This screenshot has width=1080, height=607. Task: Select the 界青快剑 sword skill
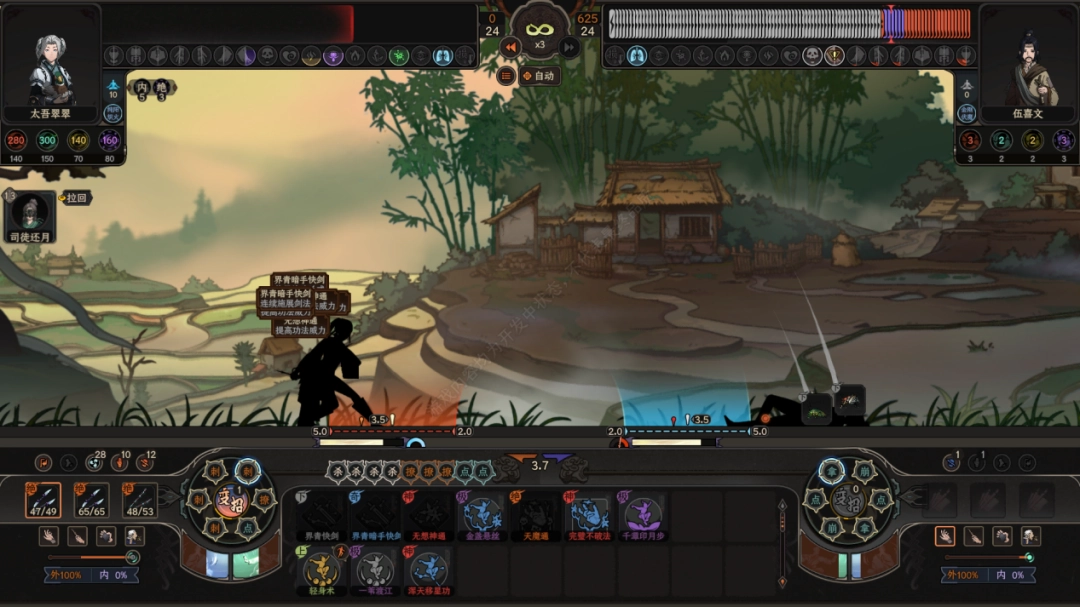(x=320, y=516)
